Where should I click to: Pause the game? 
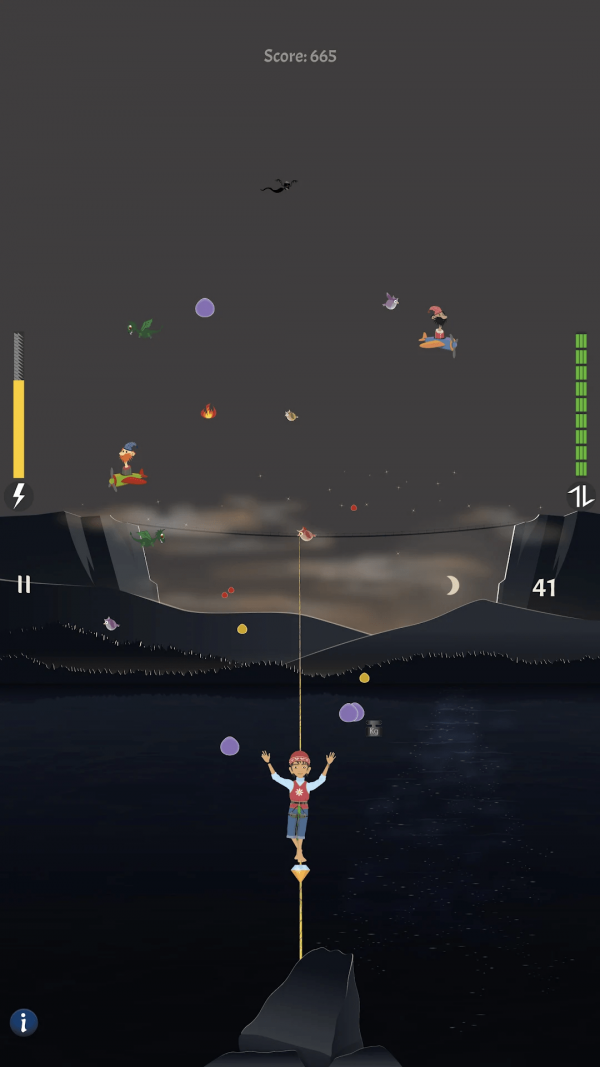(23, 584)
